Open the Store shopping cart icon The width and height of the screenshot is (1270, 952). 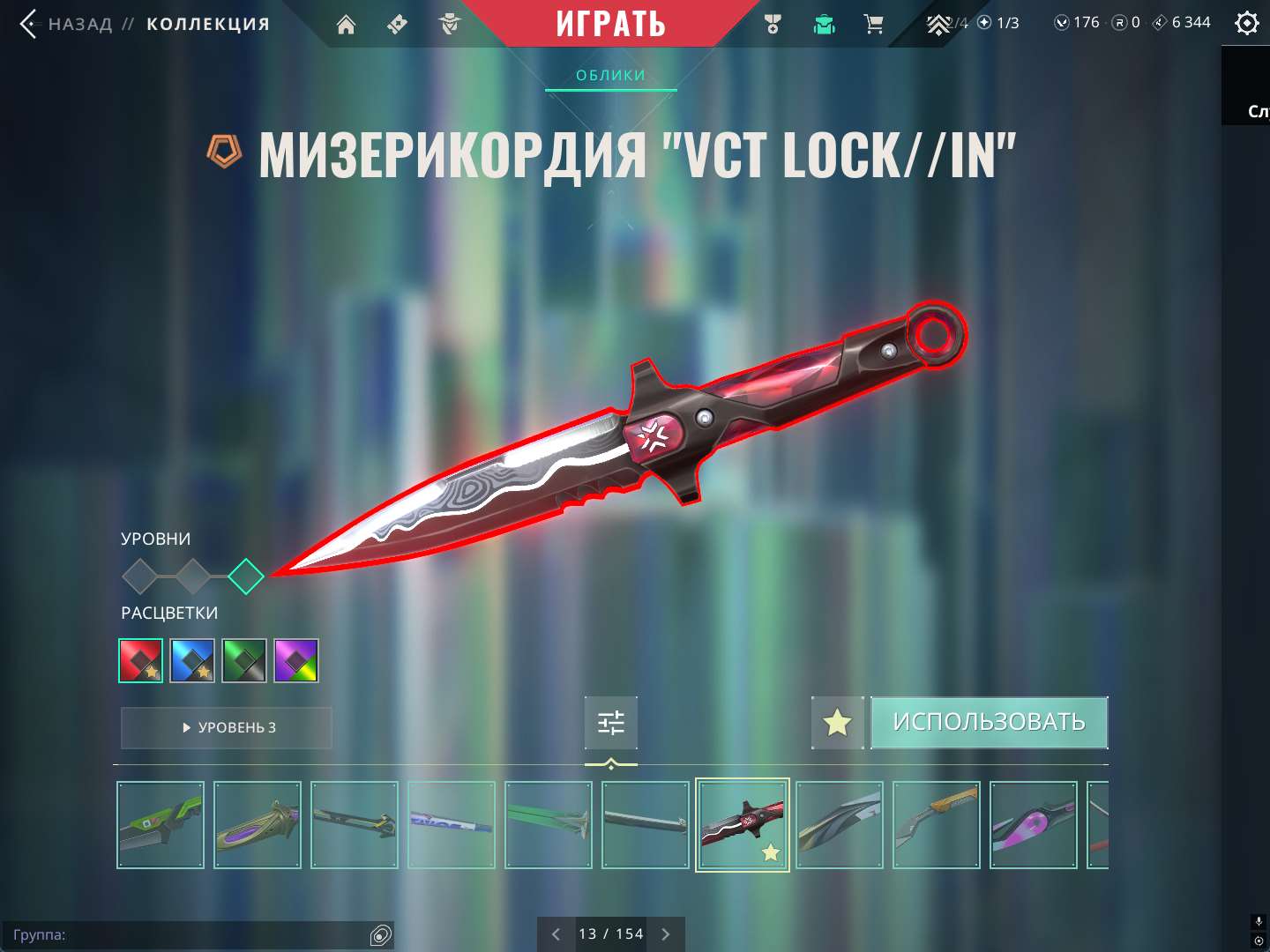coord(874,25)
